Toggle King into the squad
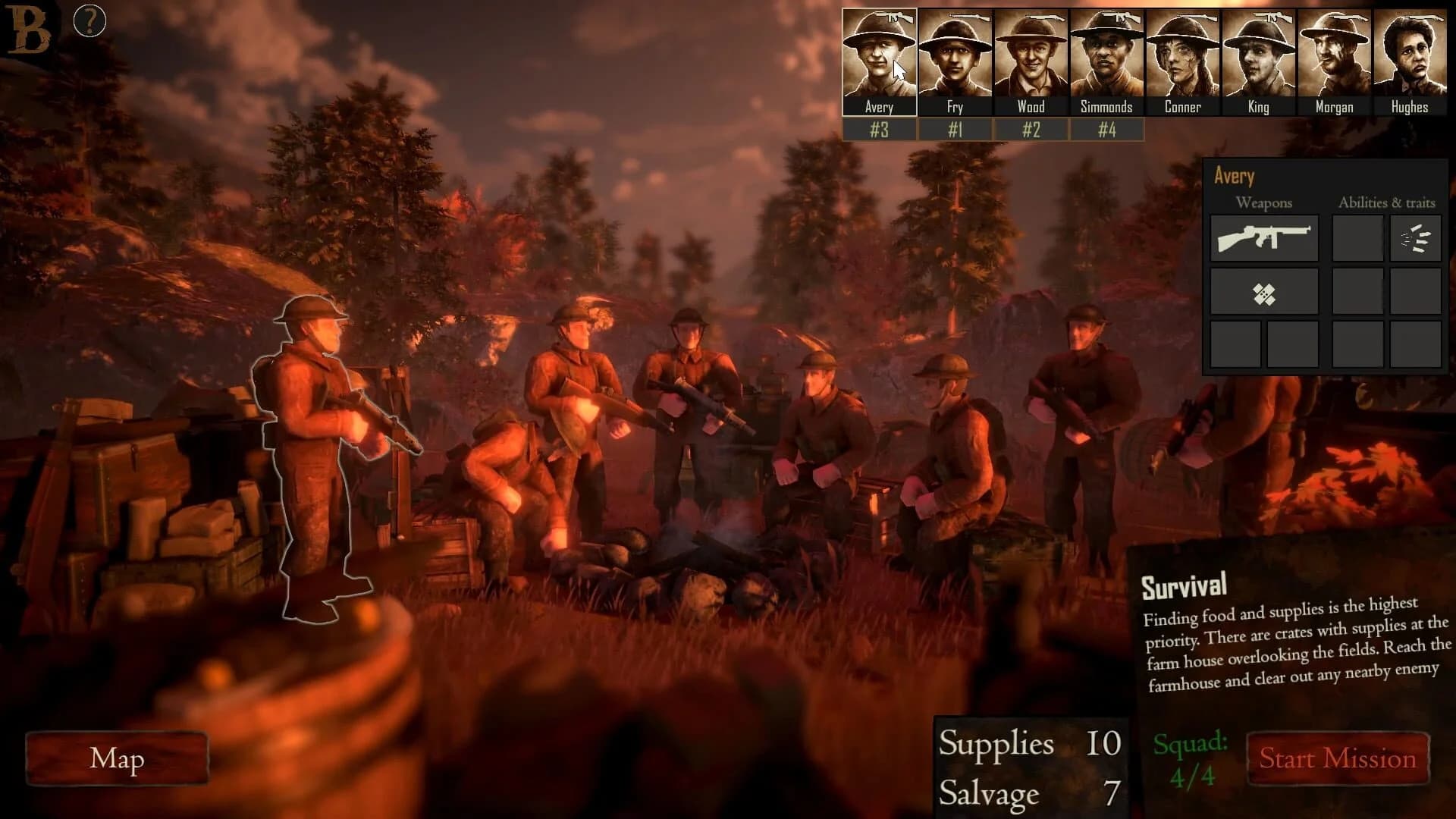 [x=1257, y=57]
